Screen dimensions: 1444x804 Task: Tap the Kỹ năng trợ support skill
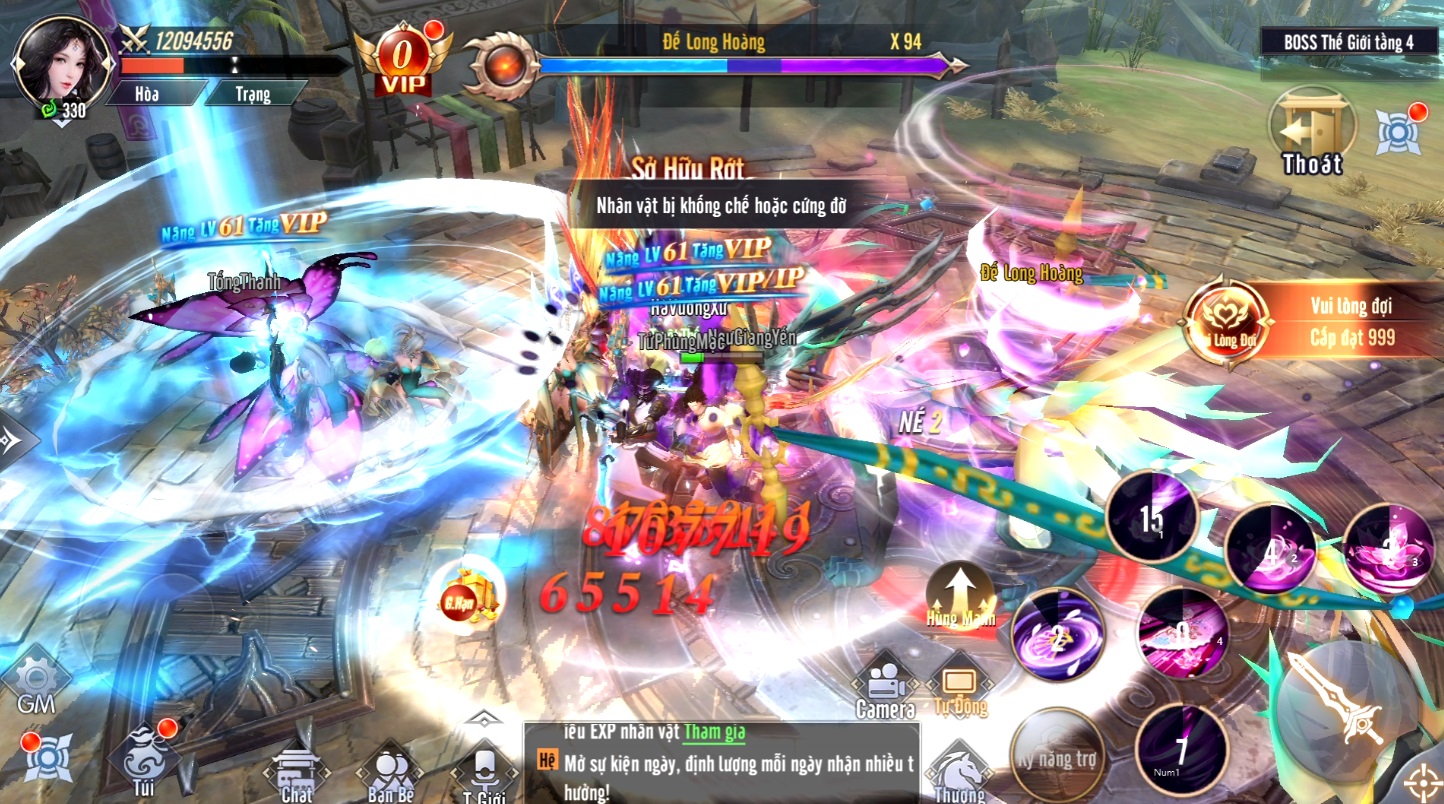coord(1057,756)
